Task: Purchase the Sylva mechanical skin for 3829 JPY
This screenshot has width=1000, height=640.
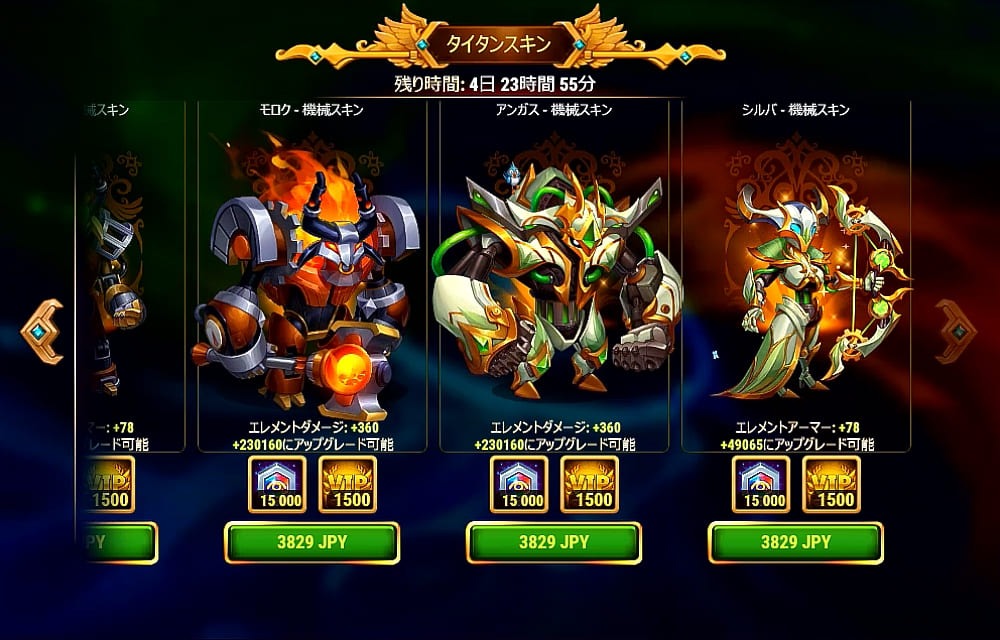Action: pyautogui.click(x=796, y=542)
